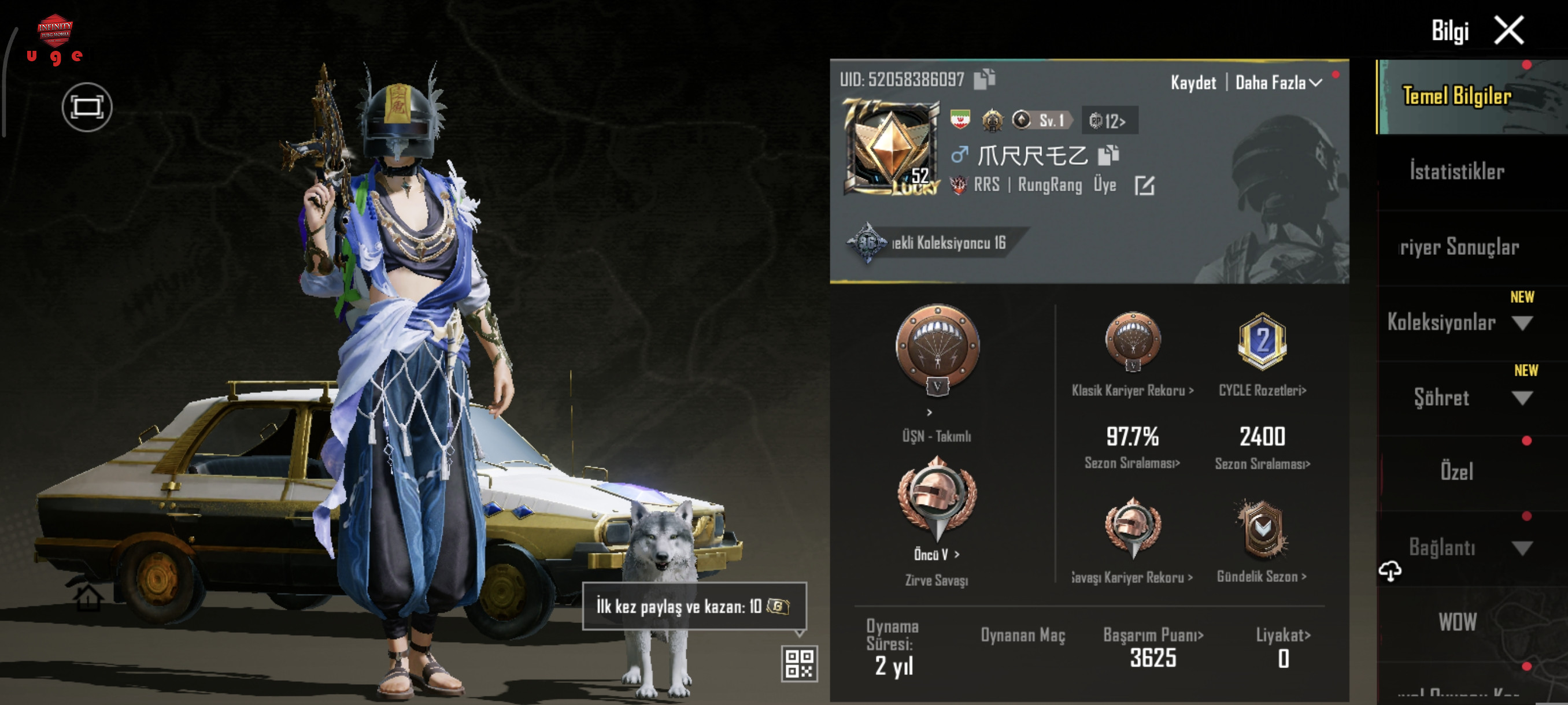View Başarım Puanı achievements

click(x=1153, y=636)
